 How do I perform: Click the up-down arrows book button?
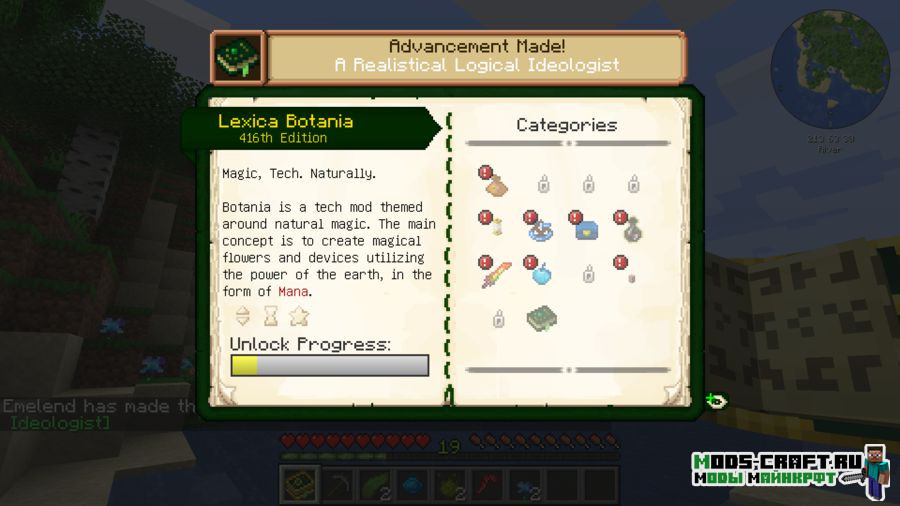click(243, 316)
